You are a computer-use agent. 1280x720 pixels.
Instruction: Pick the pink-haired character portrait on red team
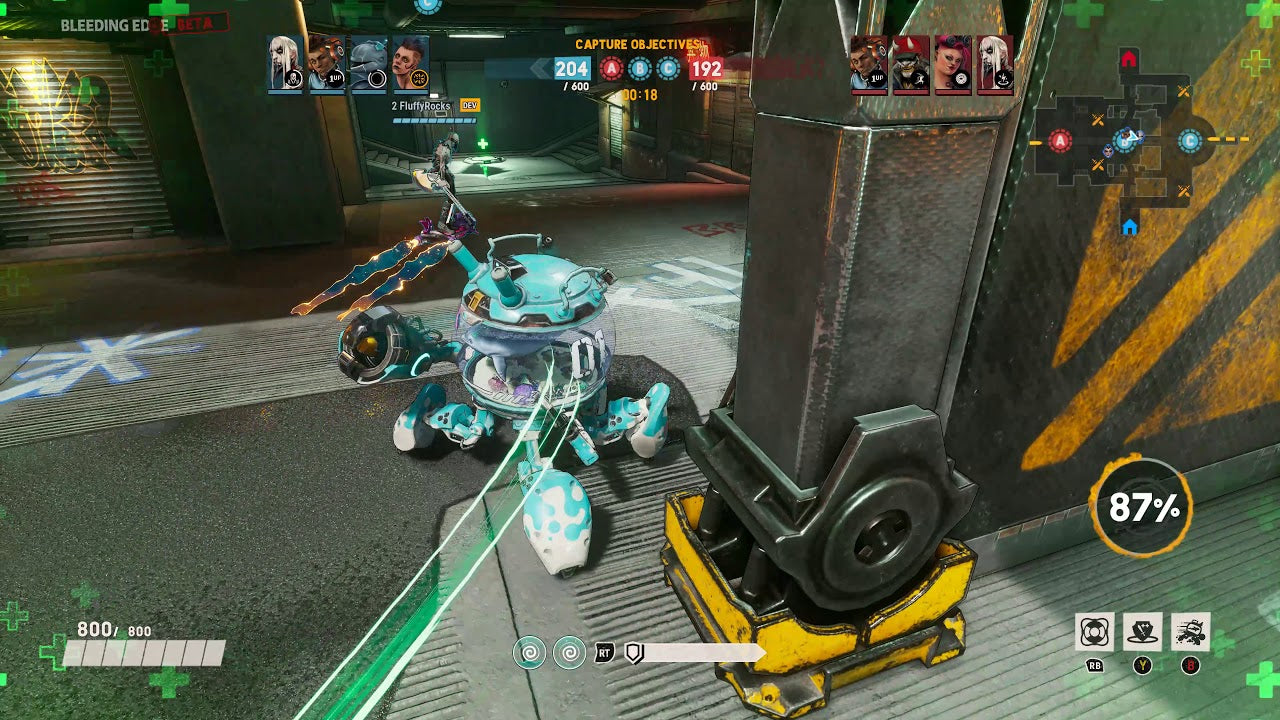tap(953, 64)
